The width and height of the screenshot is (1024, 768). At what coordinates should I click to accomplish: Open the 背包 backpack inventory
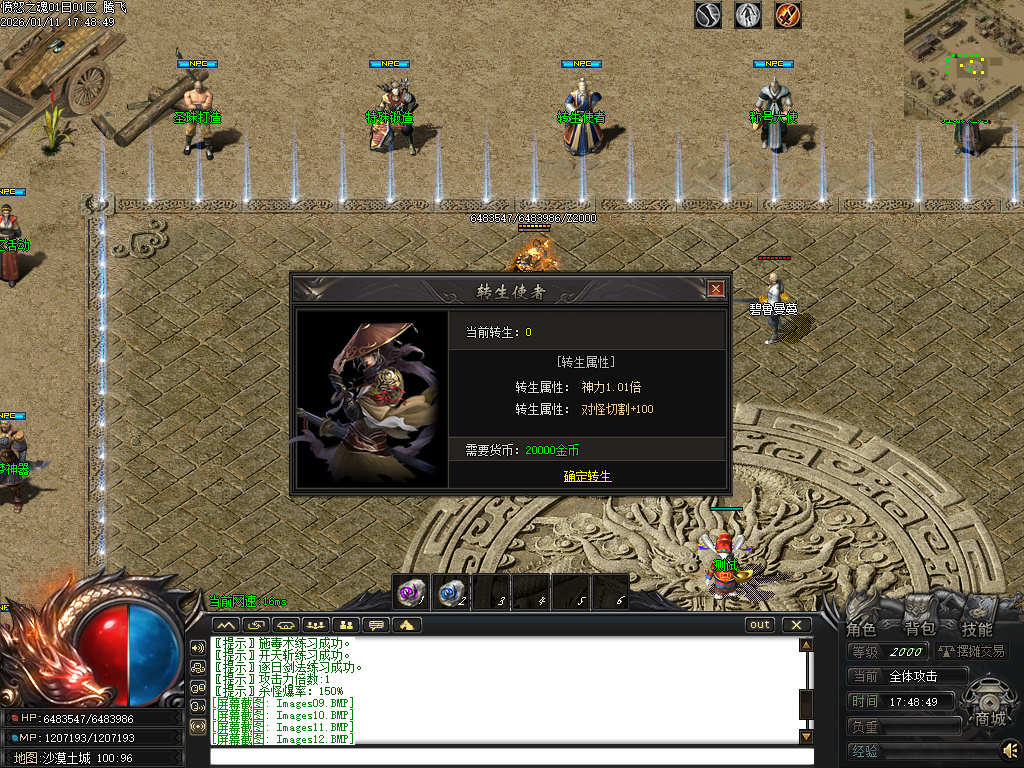pos(919,629)
